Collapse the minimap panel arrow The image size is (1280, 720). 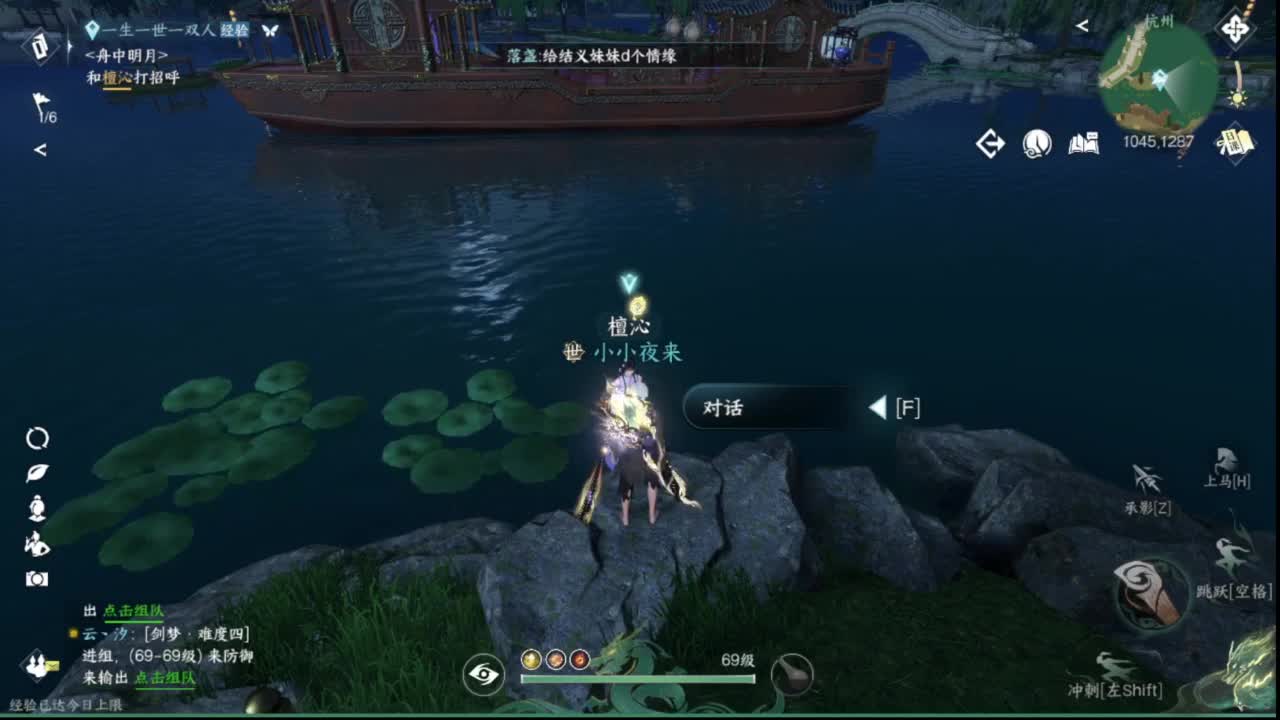pos(1082,25)
